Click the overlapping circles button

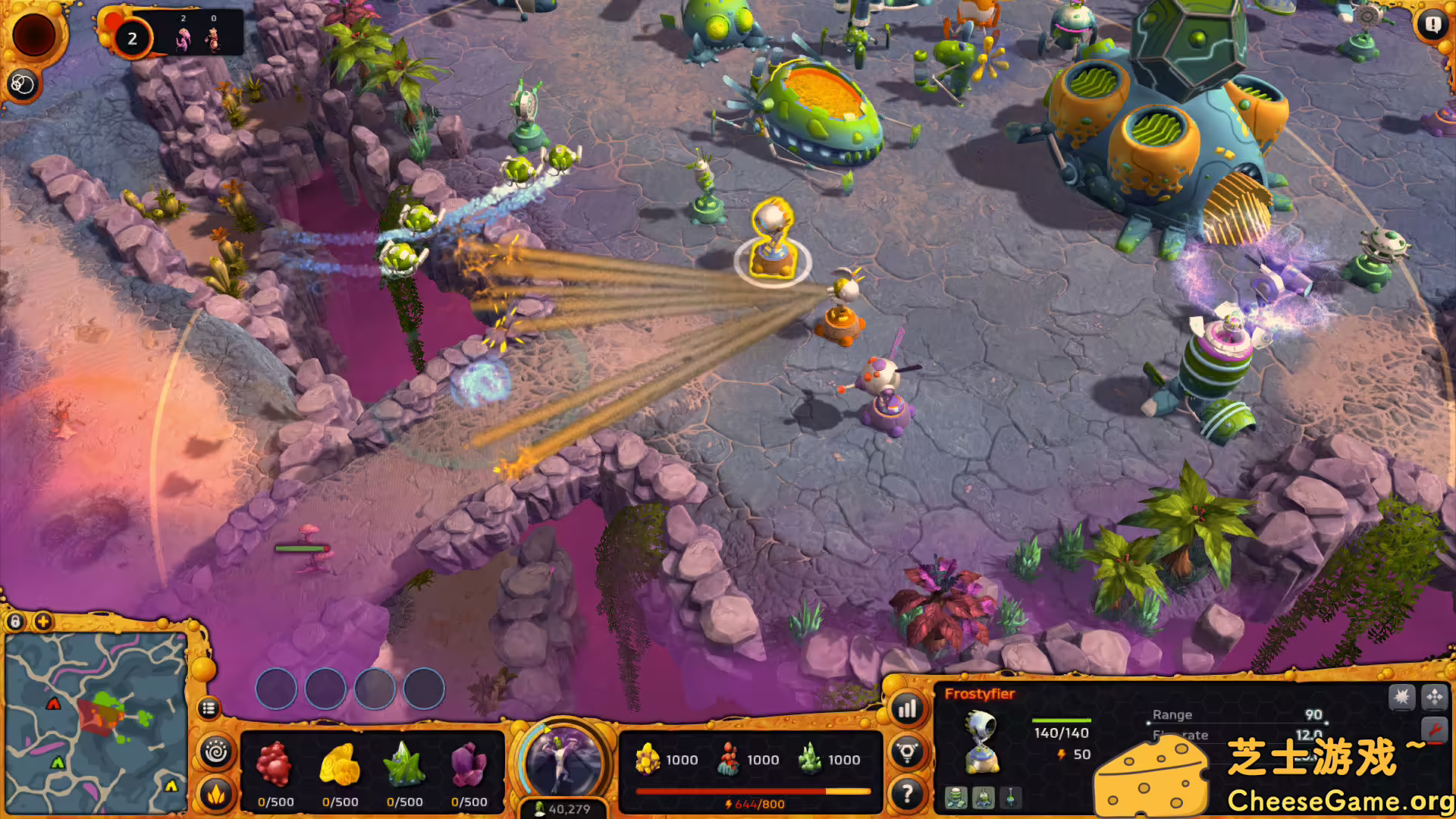pos(23,85)
